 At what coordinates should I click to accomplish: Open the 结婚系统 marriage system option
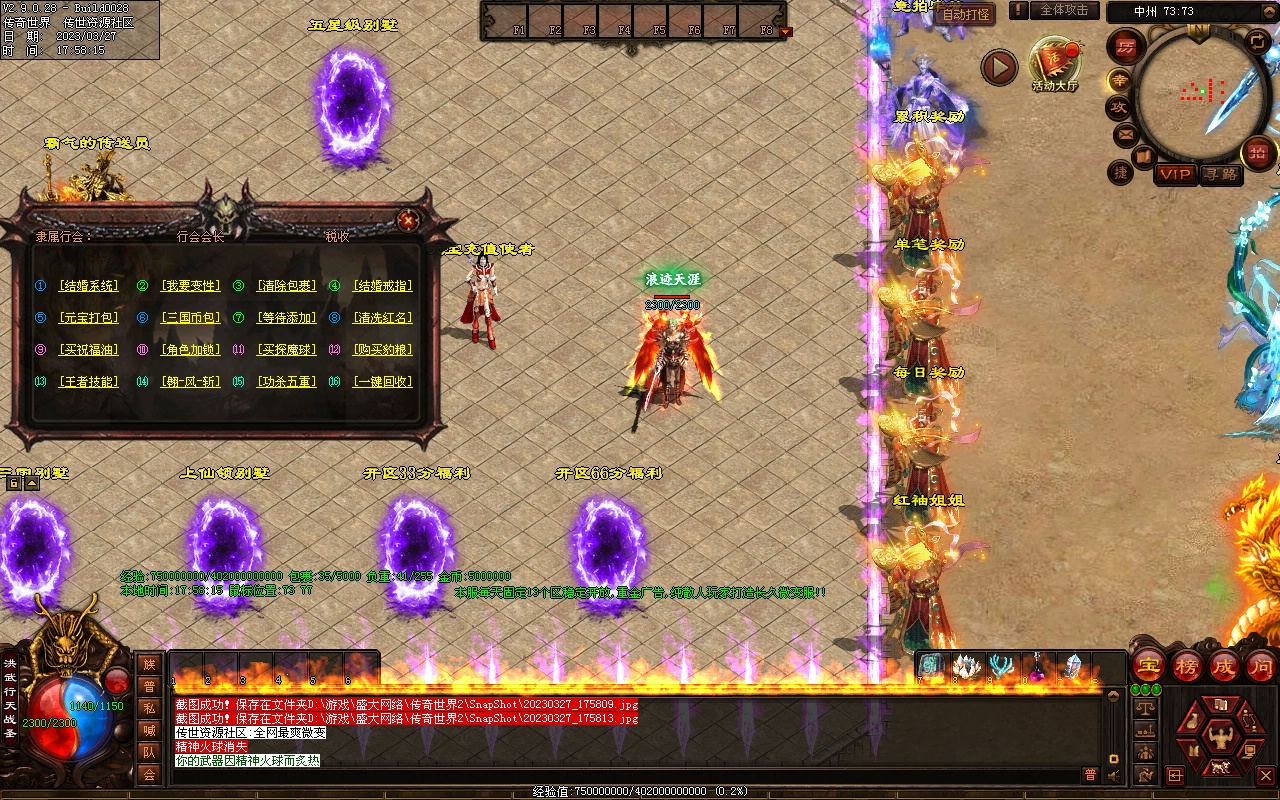pos(89,286)
